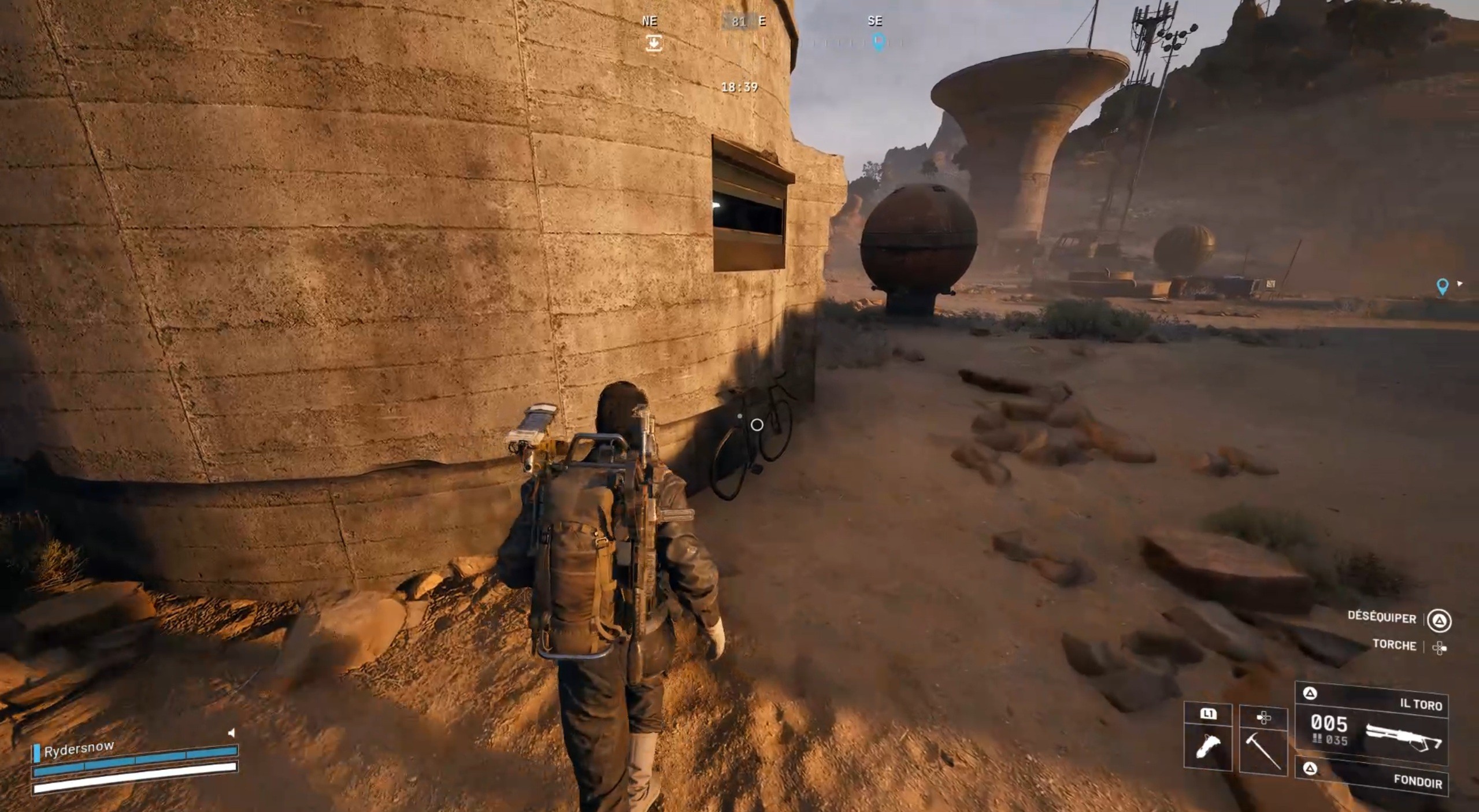Use the bandage item slot
Screen dimensions: 1479x812
click(x=1207, y=748)
